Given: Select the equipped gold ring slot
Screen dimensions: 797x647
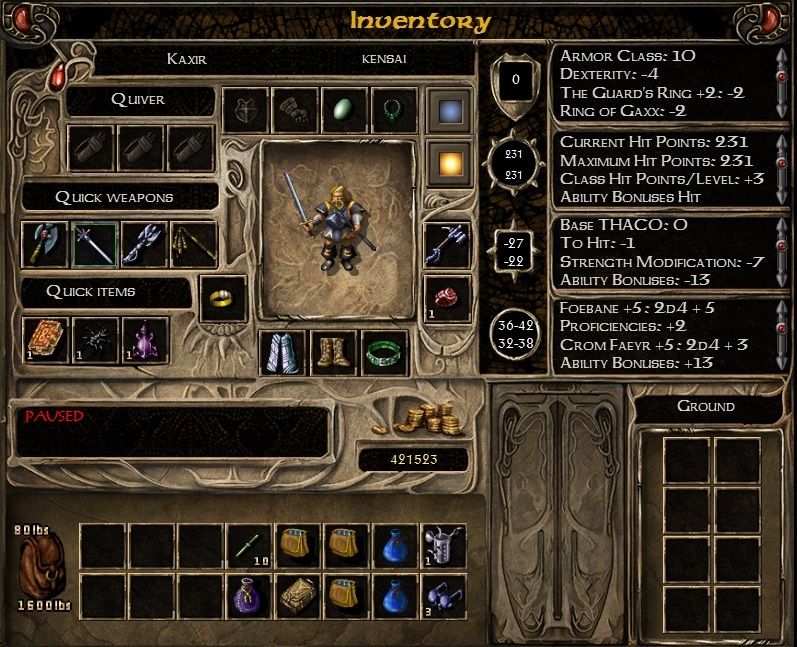Looking at the screenshot, I should pos(223,298).
